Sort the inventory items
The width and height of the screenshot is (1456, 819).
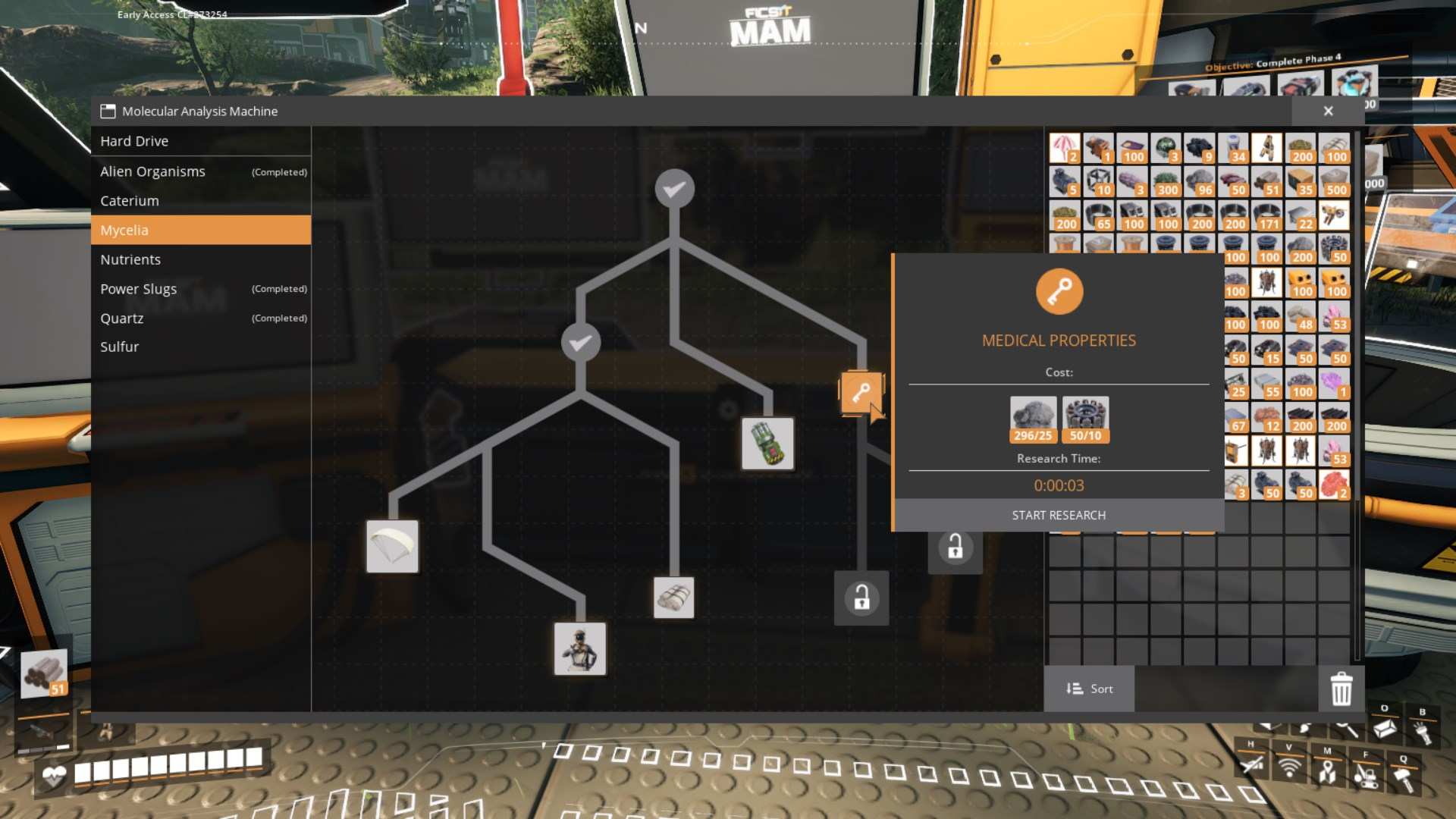click(1089, 689)
